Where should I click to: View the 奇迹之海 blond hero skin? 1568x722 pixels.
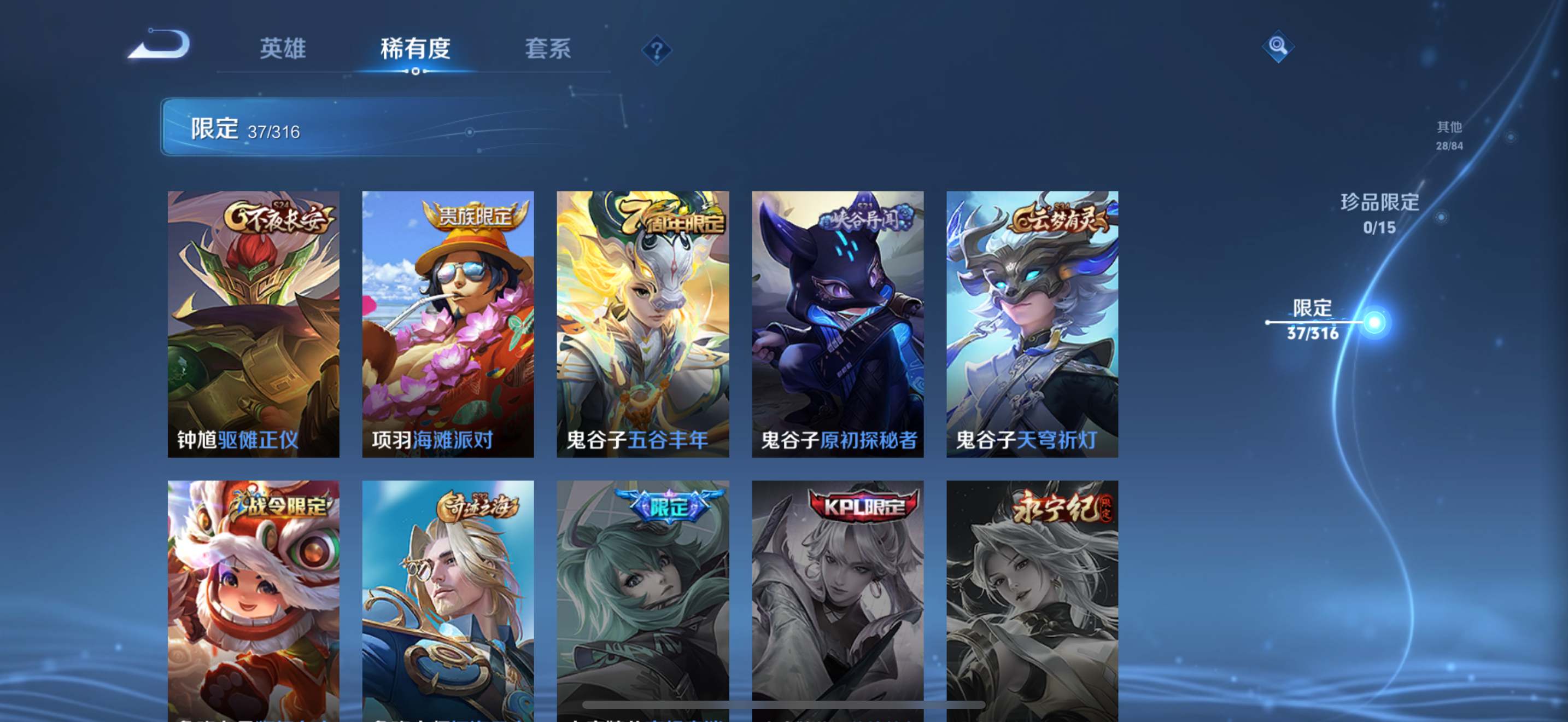click(x=448, y=599)
